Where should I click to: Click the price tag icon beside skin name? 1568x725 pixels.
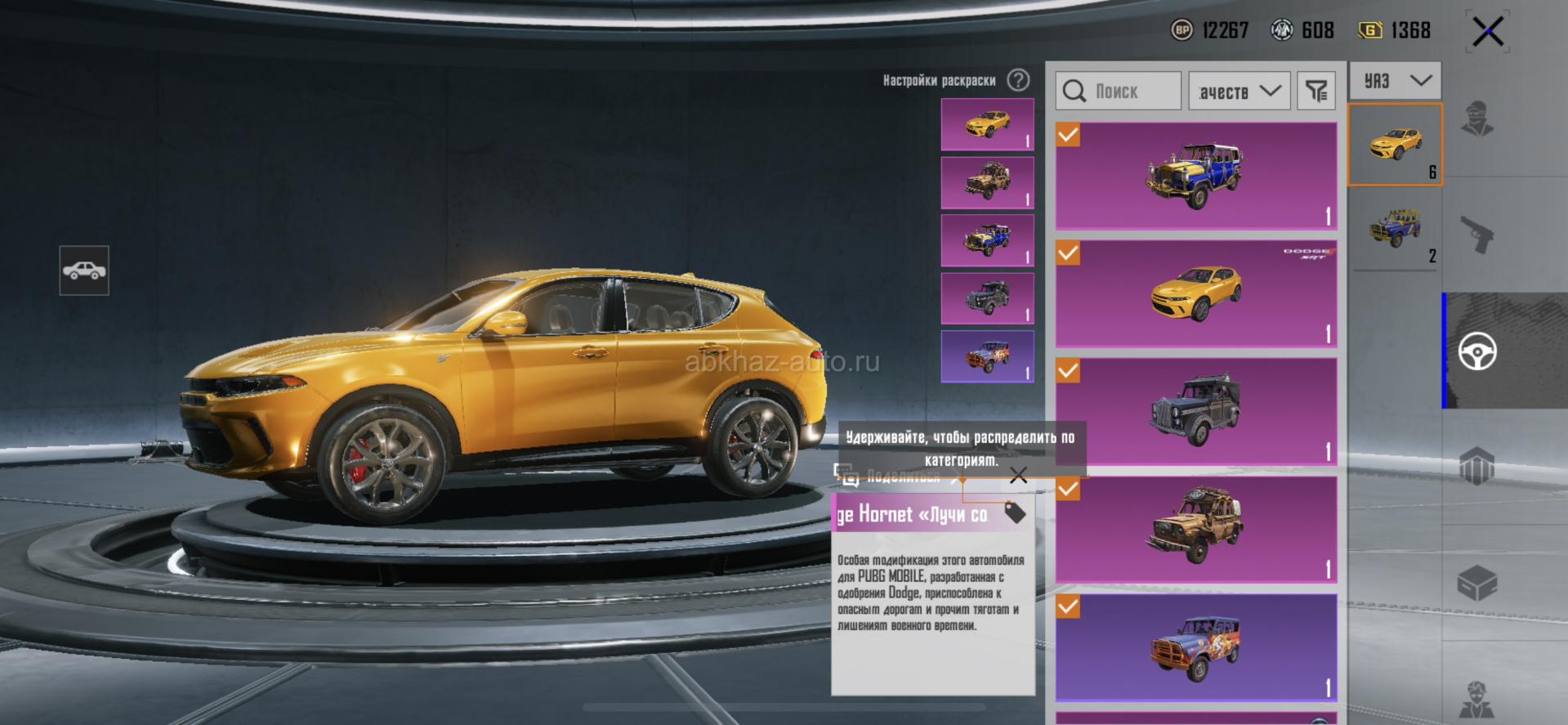tap(1015, 513)
